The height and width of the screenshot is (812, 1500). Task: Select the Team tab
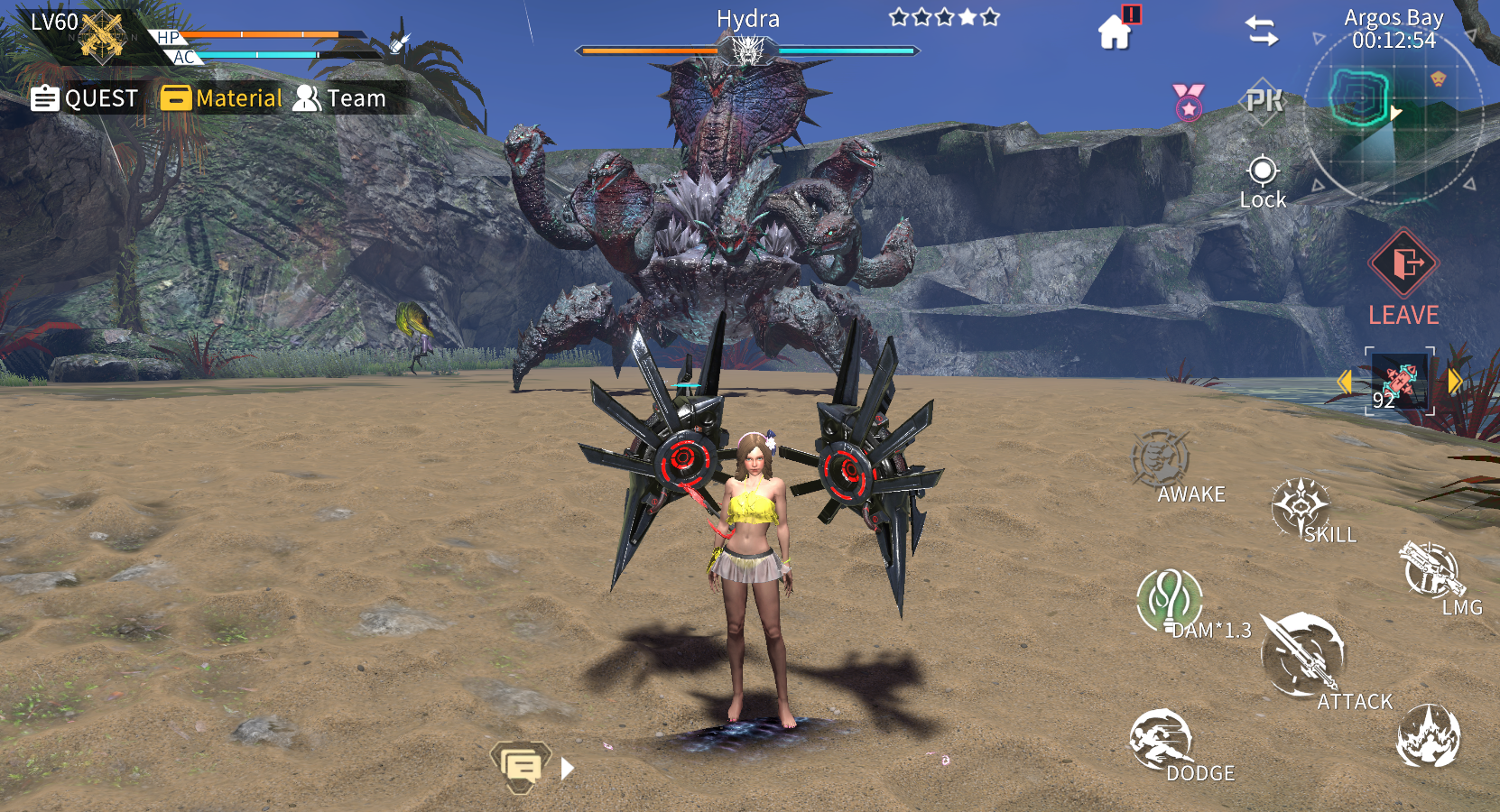point(340,98)
